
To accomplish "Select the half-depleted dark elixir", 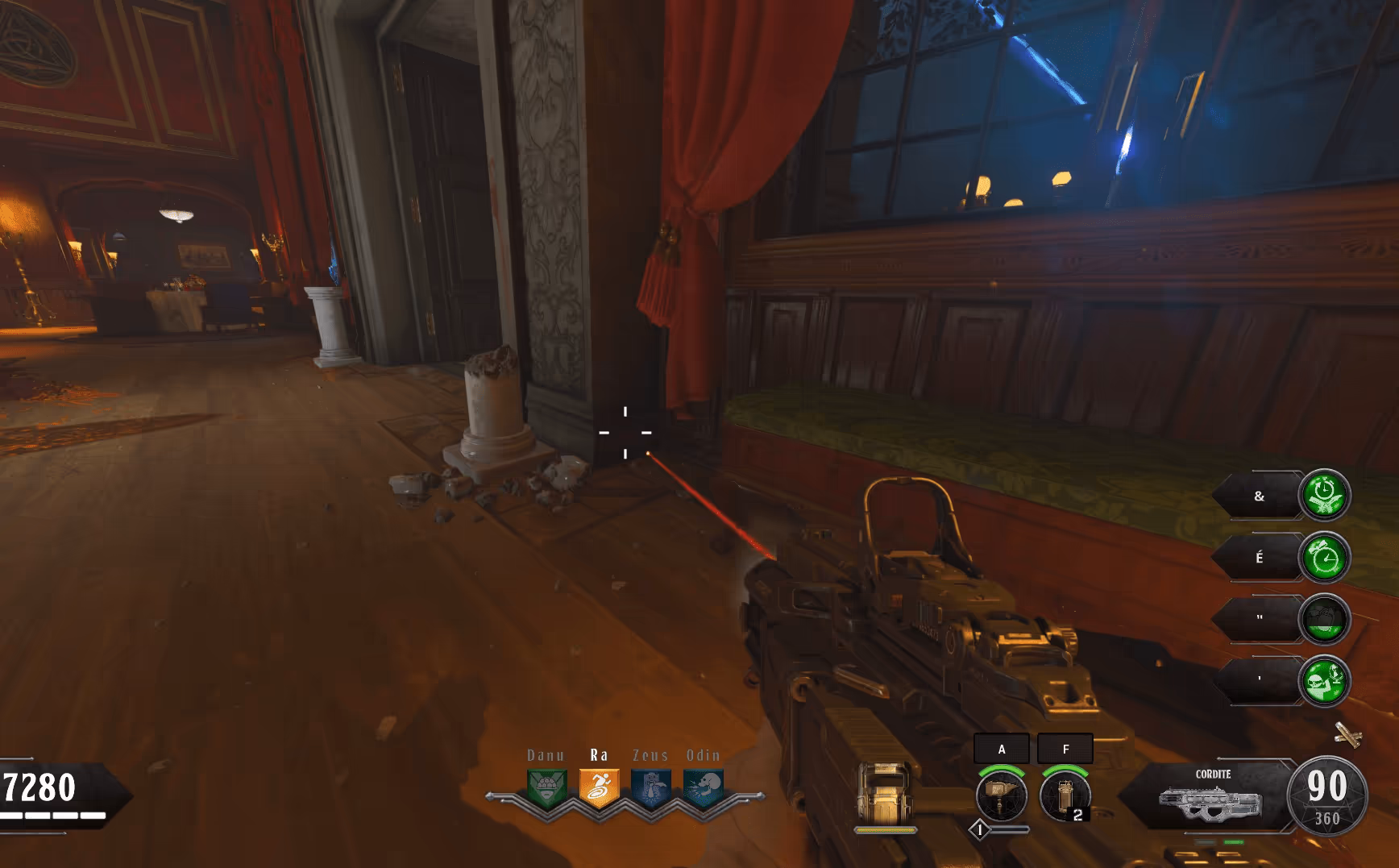I will [1324, 619].
